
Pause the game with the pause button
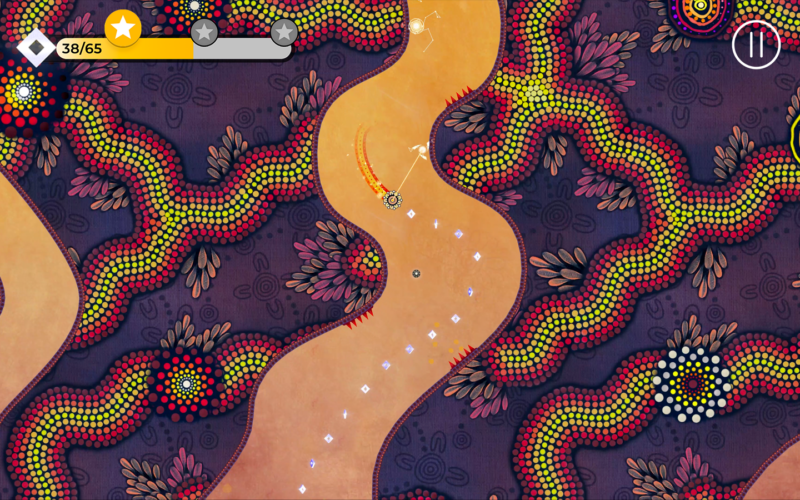[755, 45]
